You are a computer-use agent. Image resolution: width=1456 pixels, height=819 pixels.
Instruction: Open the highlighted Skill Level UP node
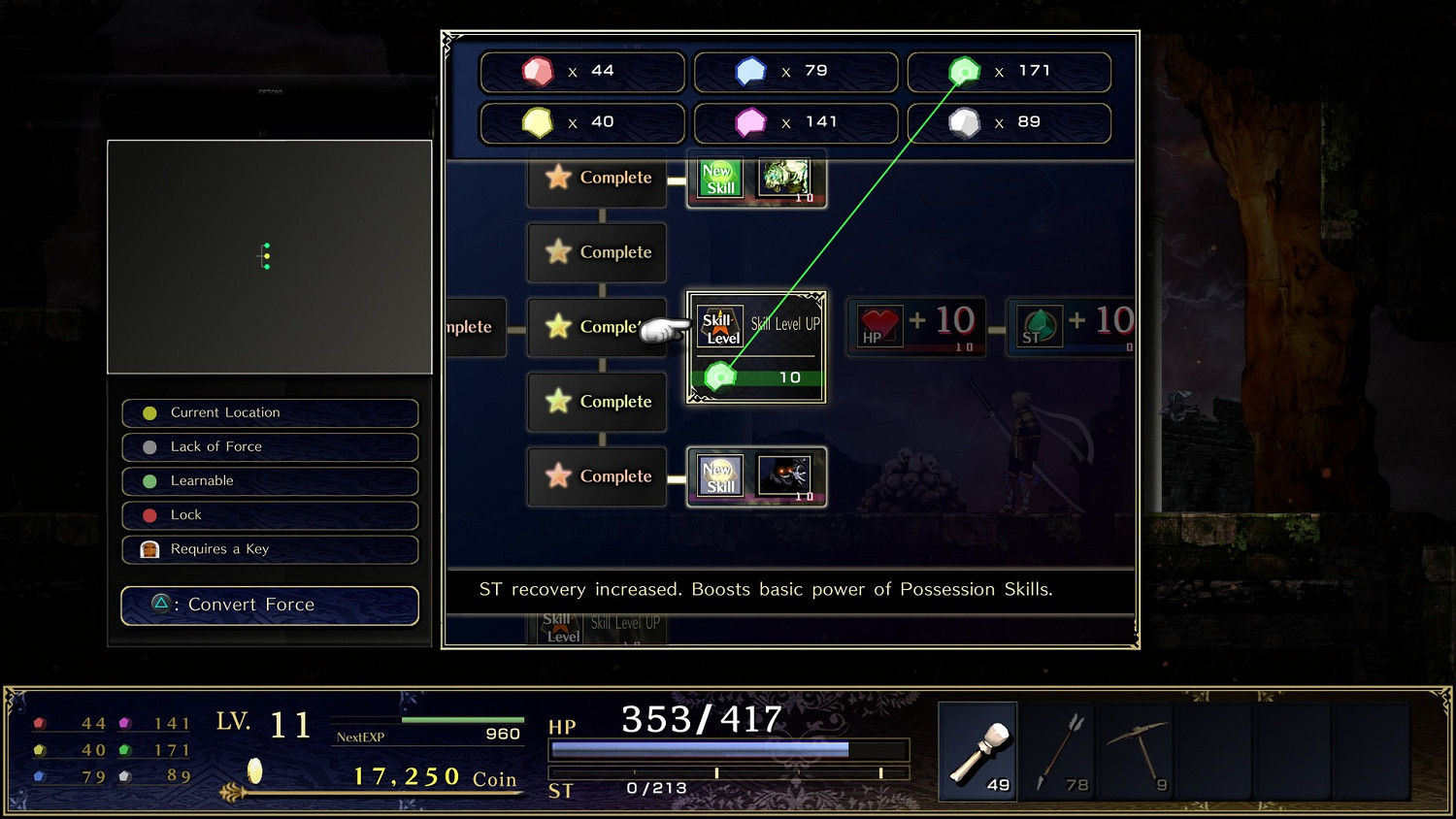tap(755, 346)
